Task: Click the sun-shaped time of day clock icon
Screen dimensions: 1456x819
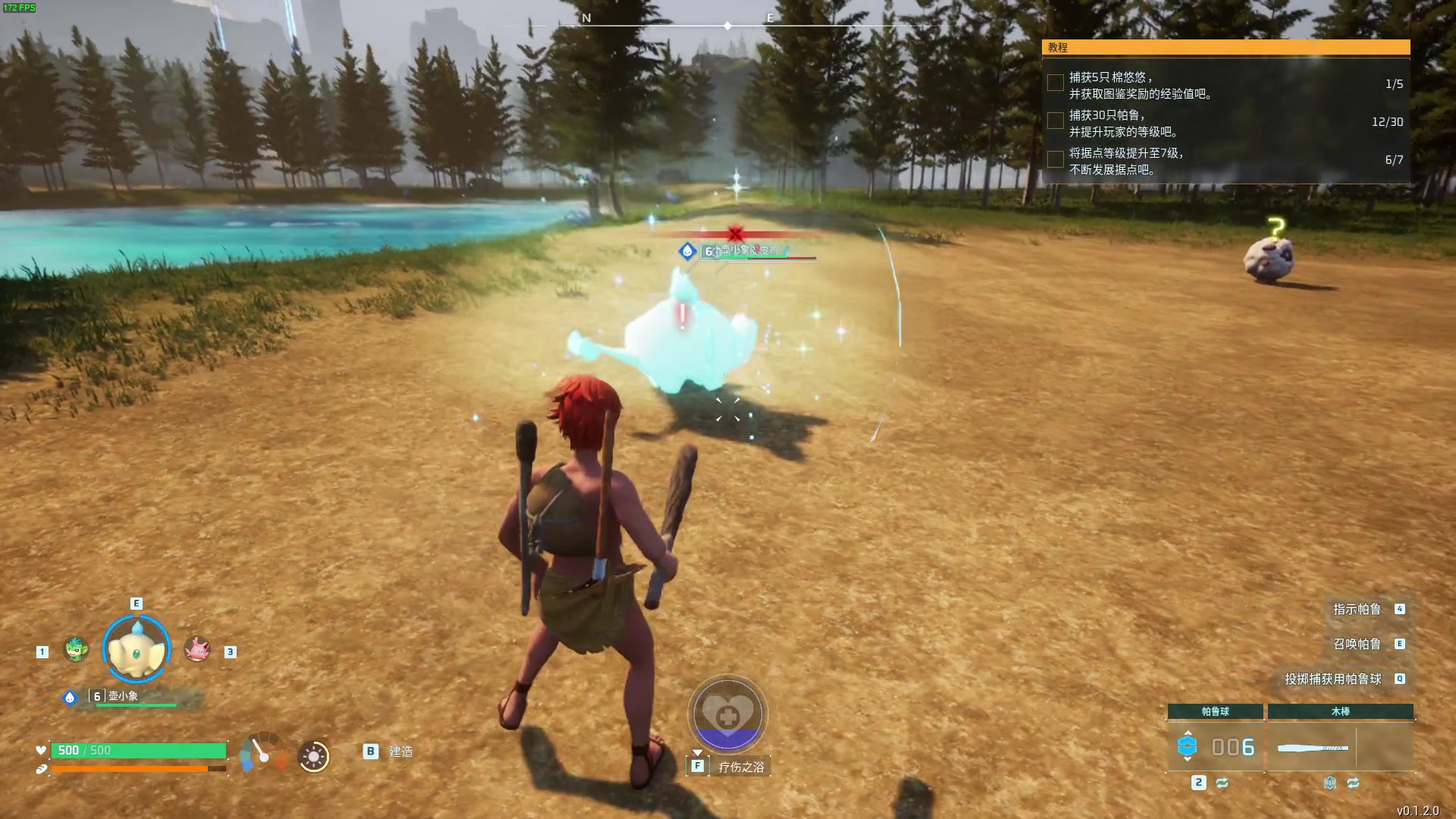Action: pos(313,756)
